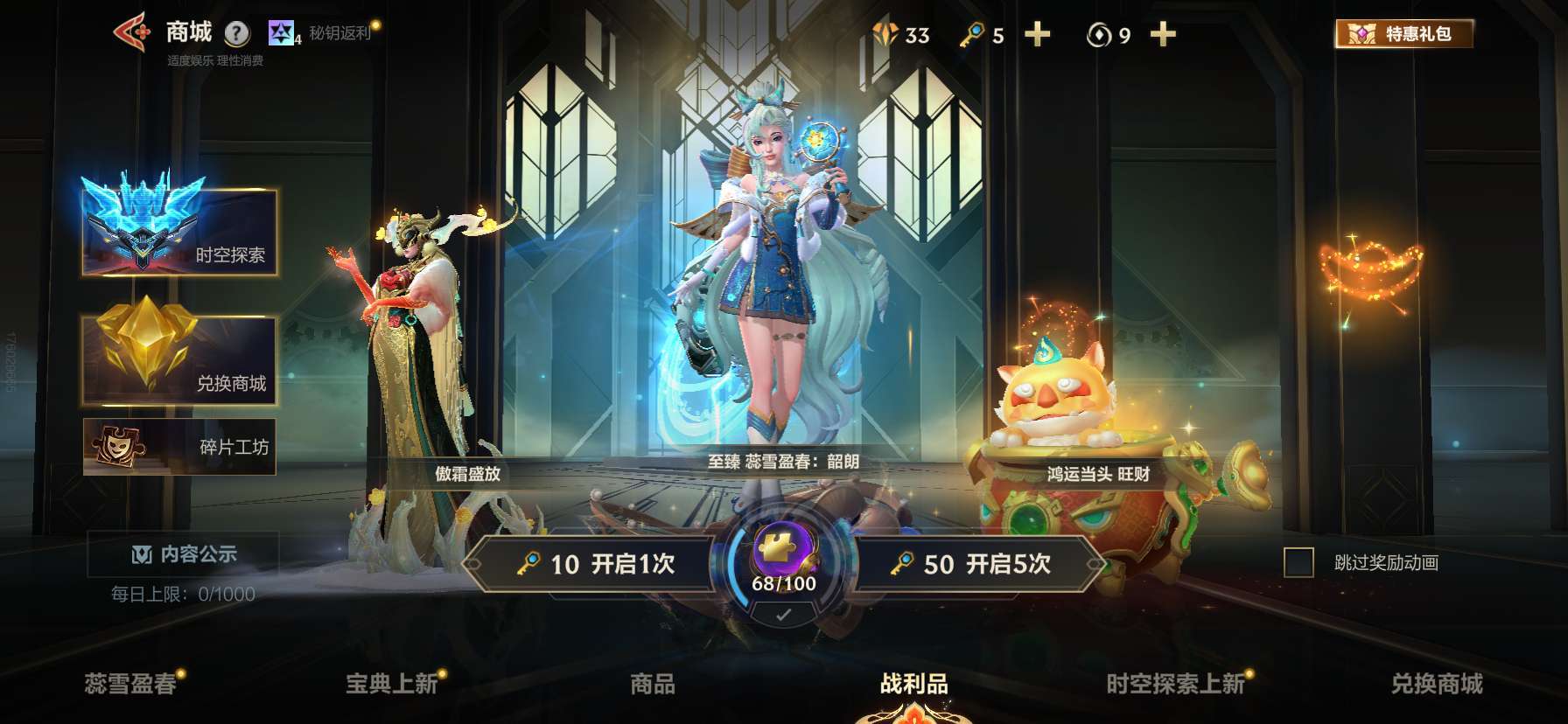
Task: Open the 秘钥返利 star badge icon
Action: [280, 32]
